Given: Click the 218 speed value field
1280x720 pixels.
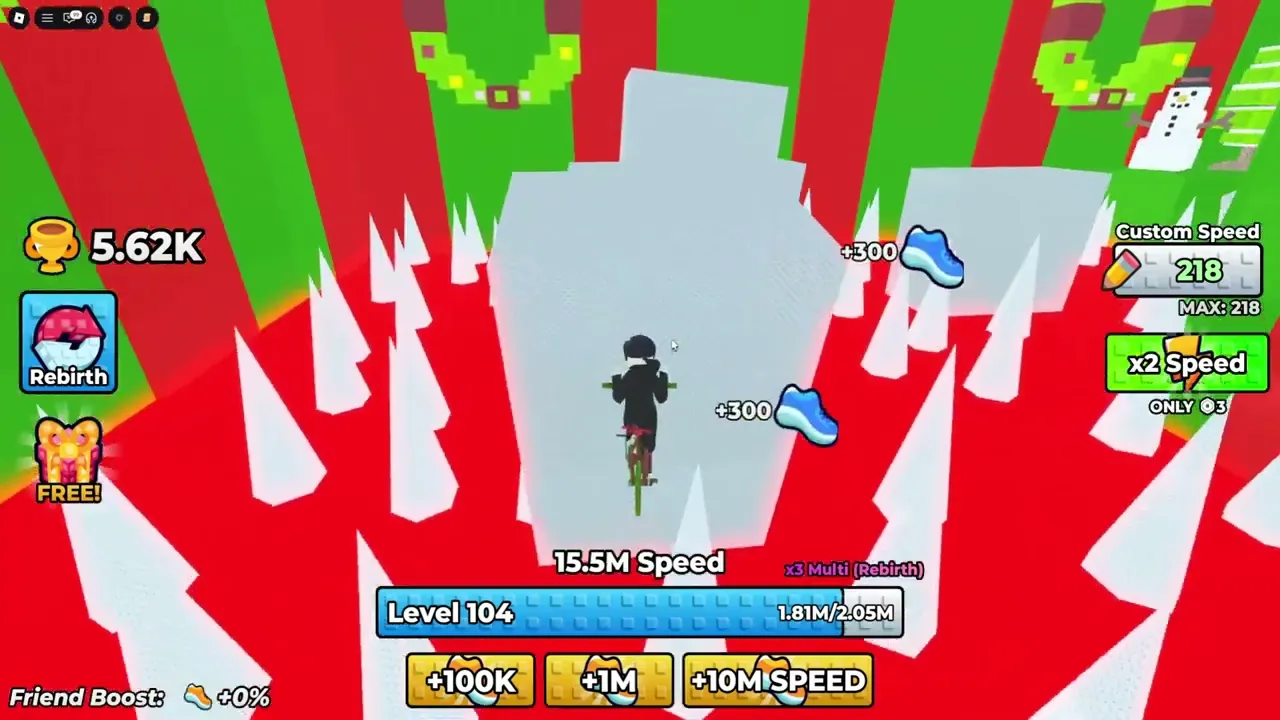Looking at the screenshot, I should [x=1198, y=271].
